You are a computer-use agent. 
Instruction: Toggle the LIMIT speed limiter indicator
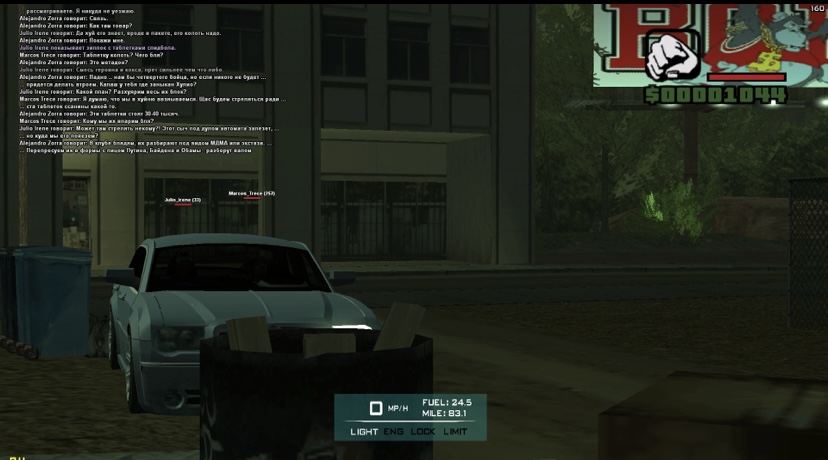[455, 432]
